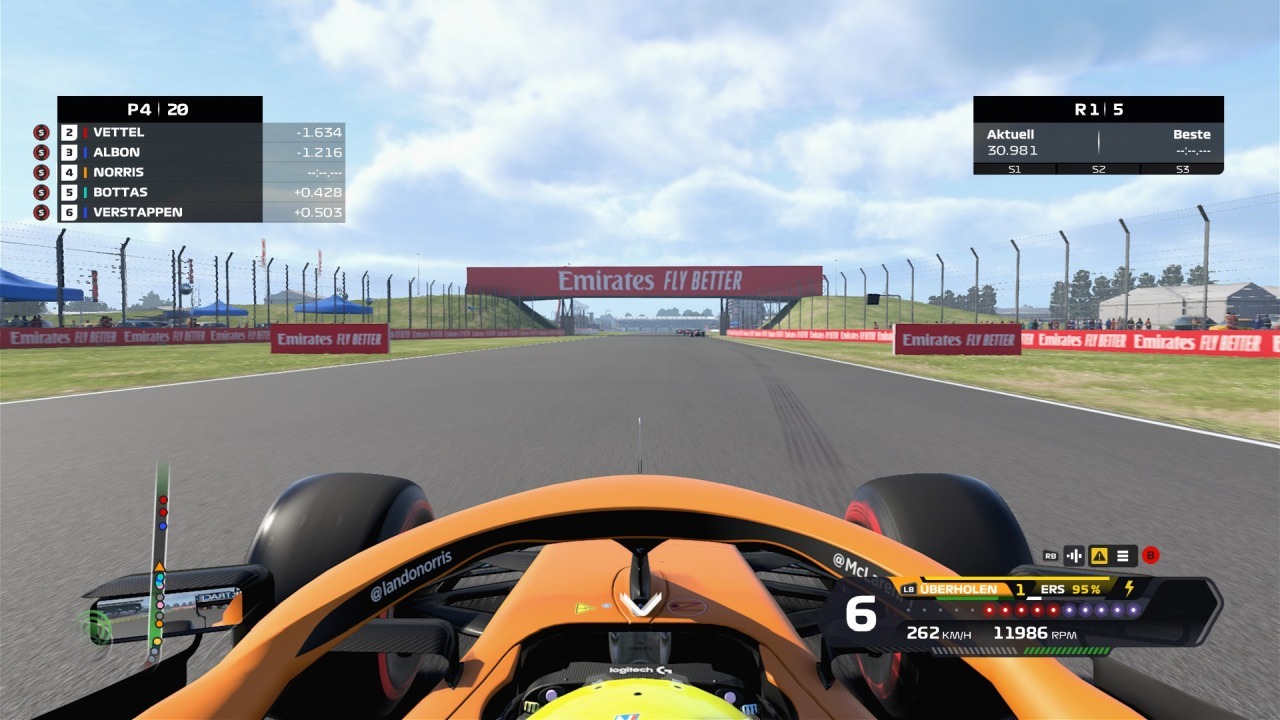Select the ÜBERHOLEN overtake mode indicator

pos(958,590)
